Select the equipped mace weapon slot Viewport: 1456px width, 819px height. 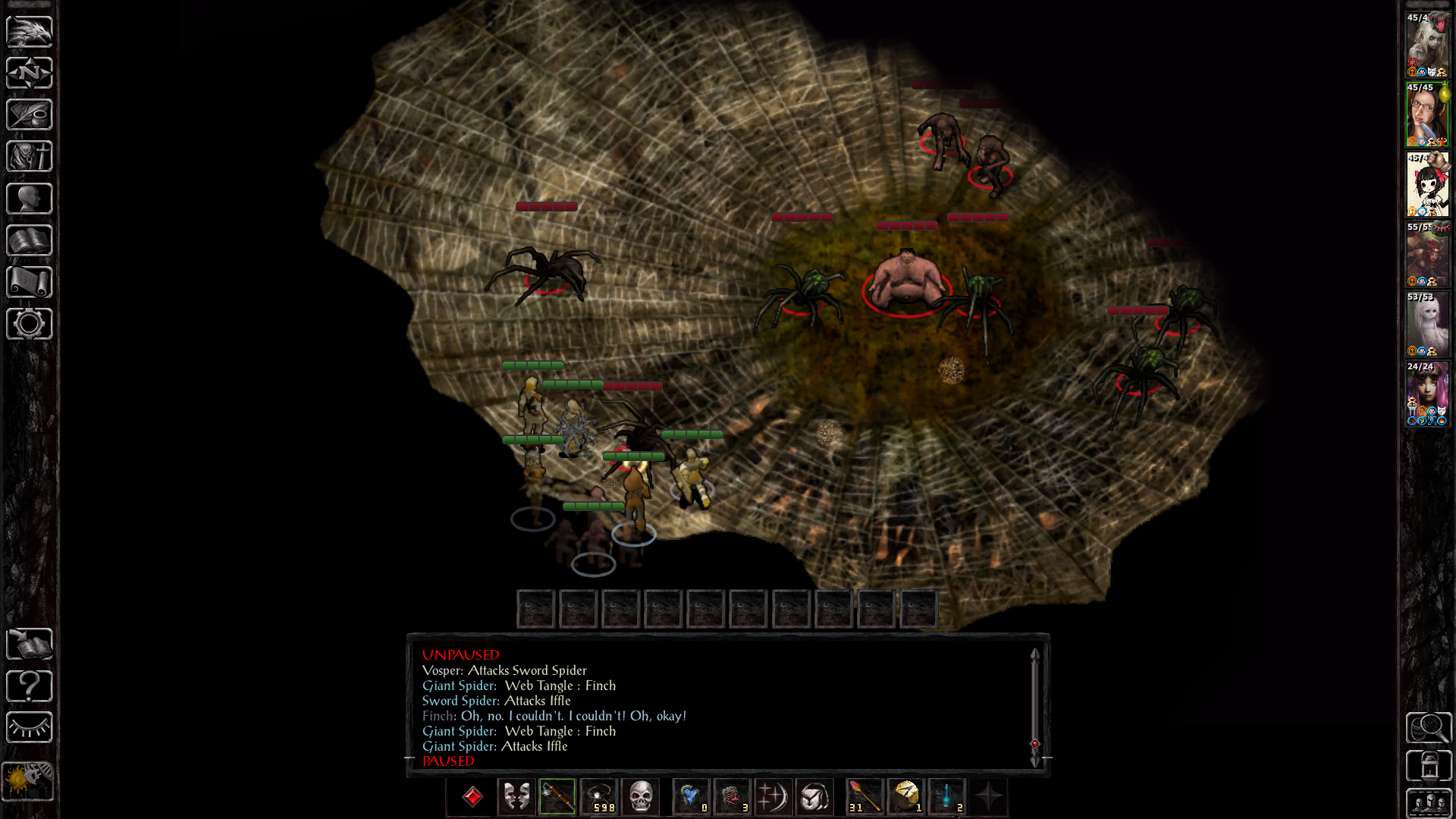tap(557, 797)
